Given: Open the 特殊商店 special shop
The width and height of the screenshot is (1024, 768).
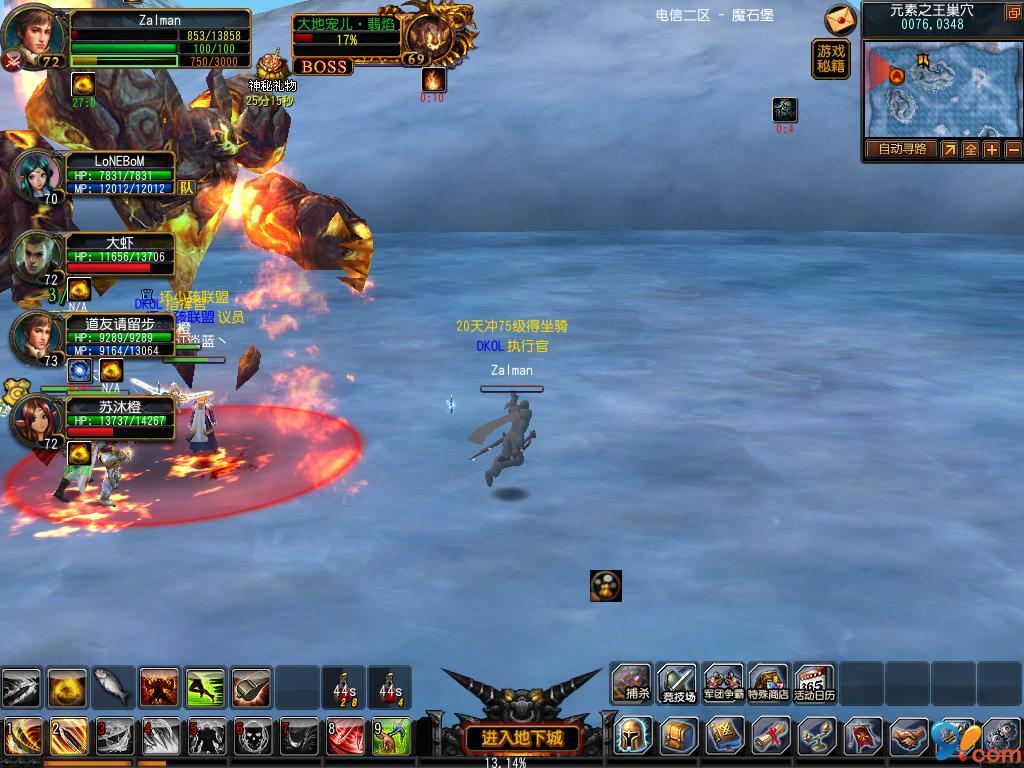Looking at the screenshot, I should 768,685.
